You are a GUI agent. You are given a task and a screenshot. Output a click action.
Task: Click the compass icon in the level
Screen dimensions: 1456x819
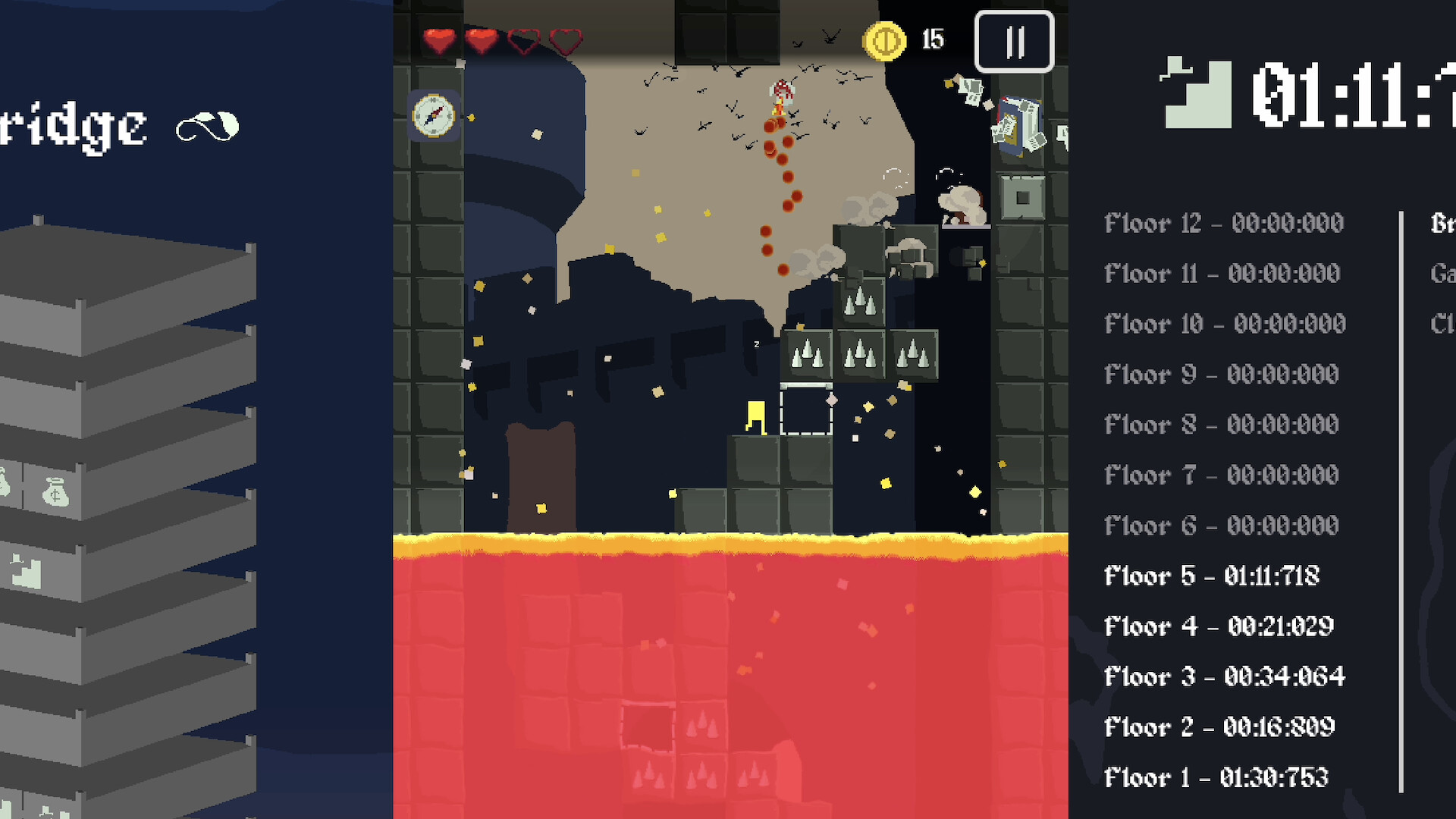click(x=435, y=116)
